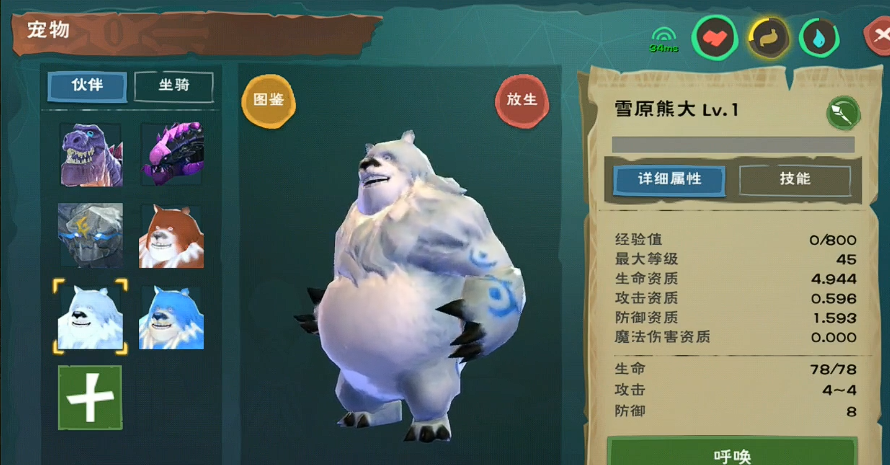Switch to the 技能 skills tab
This screenshot has width=890, height=465.
click(795, 180)
